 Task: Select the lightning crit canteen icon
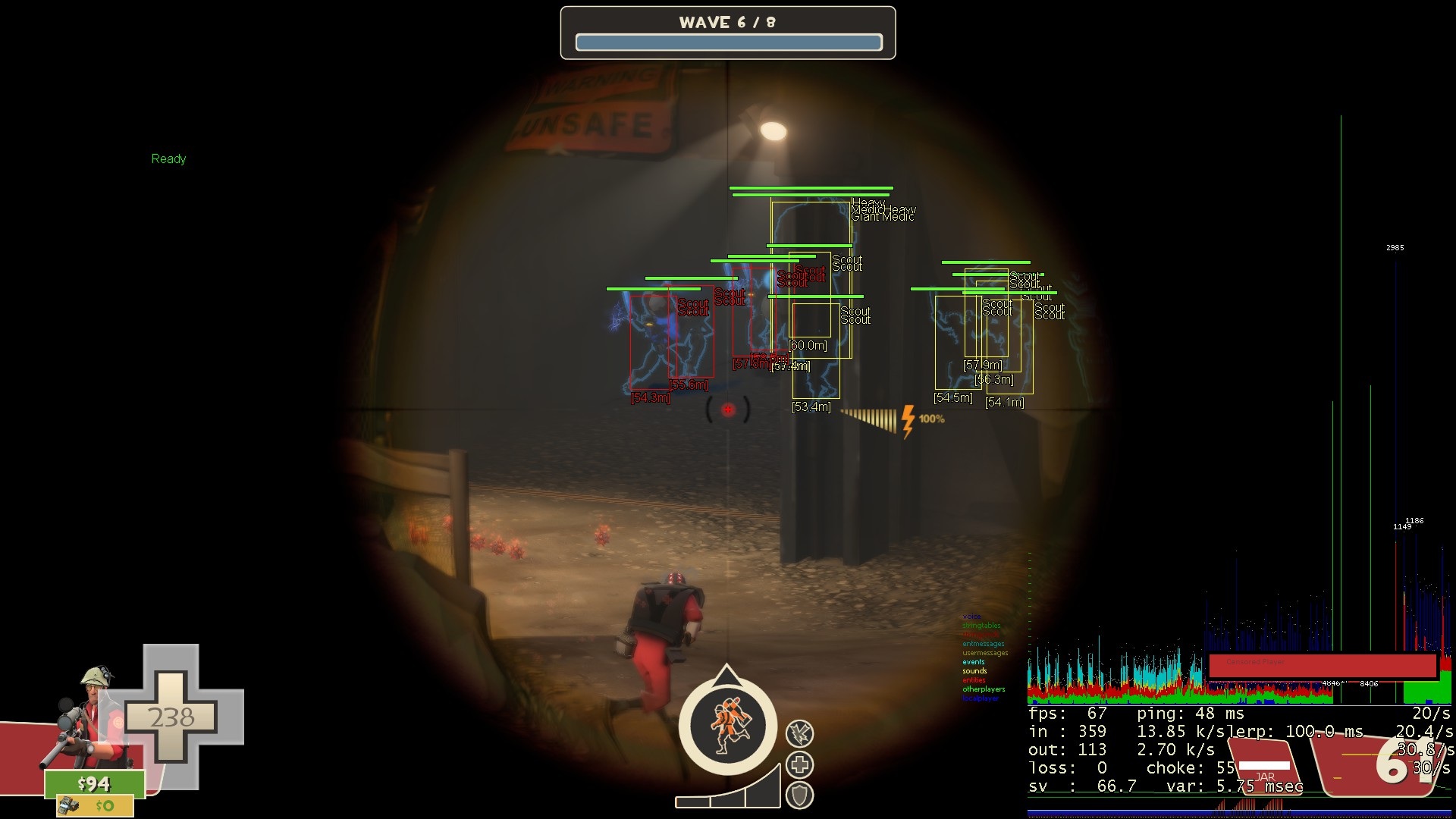(x=800, y=733)
